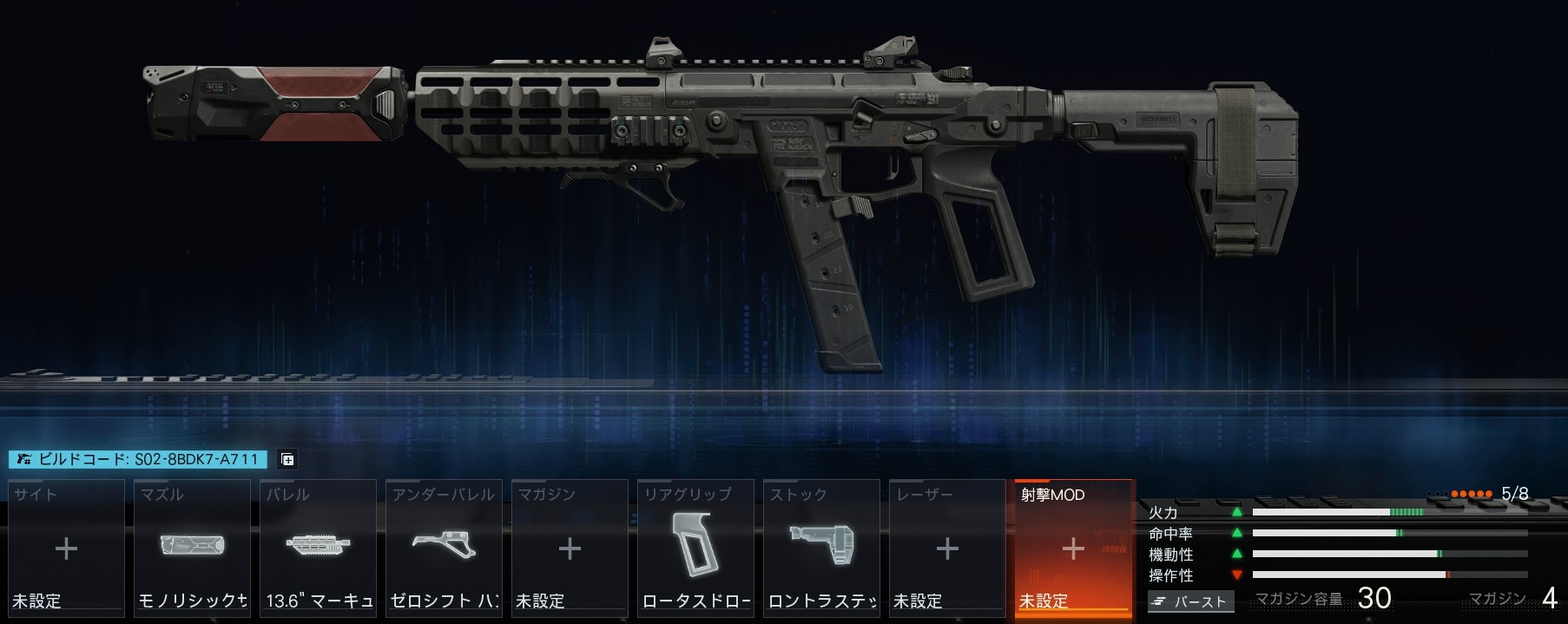
Task: Open the サイト (sight) attachment slot
Action: (x=66, y=548)
